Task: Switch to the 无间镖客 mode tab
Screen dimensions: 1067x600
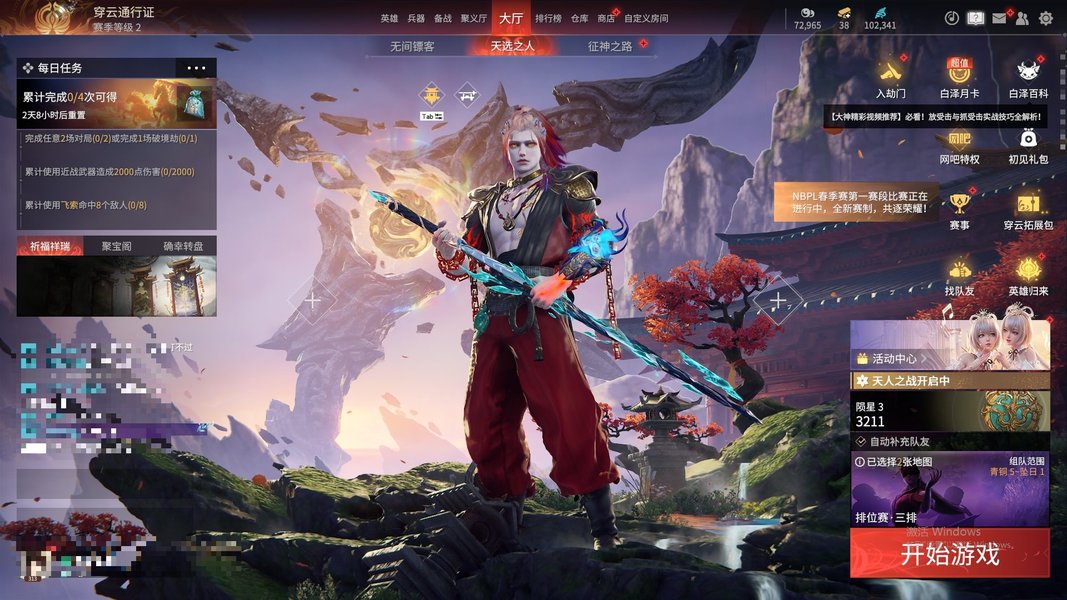Action: (412, 46)
